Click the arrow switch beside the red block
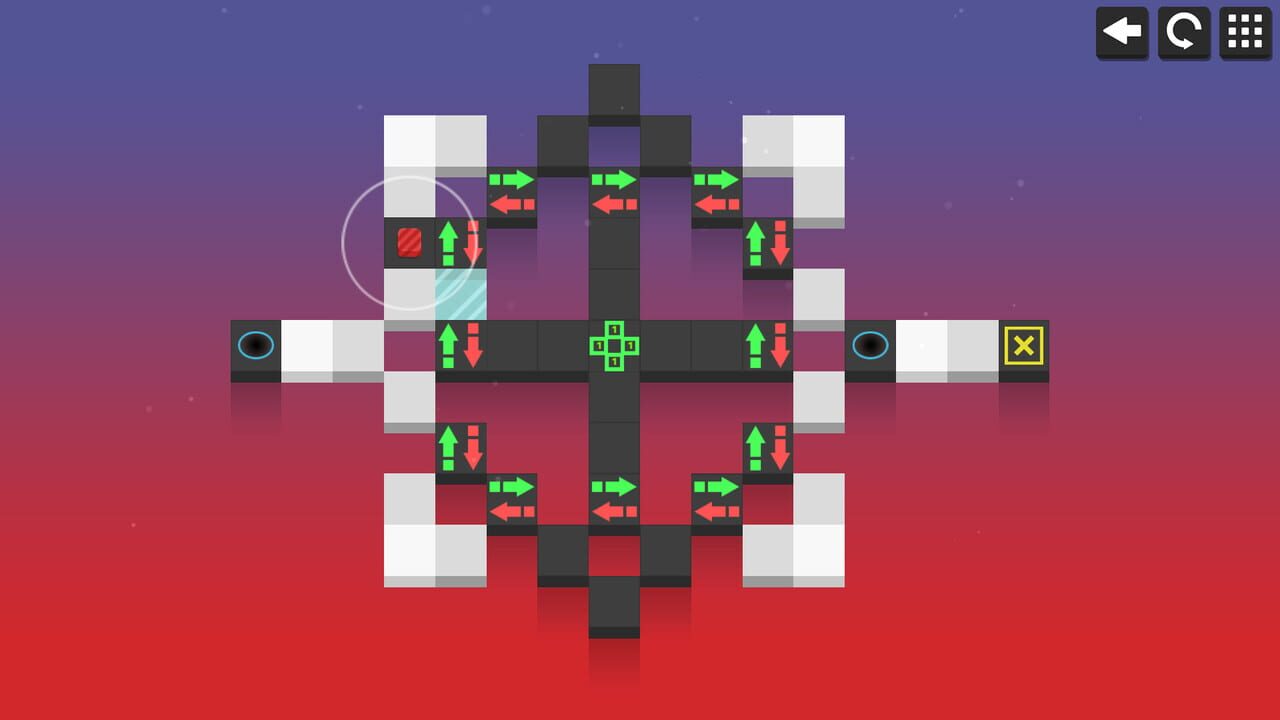1280x720 pixels. (461, 243)
